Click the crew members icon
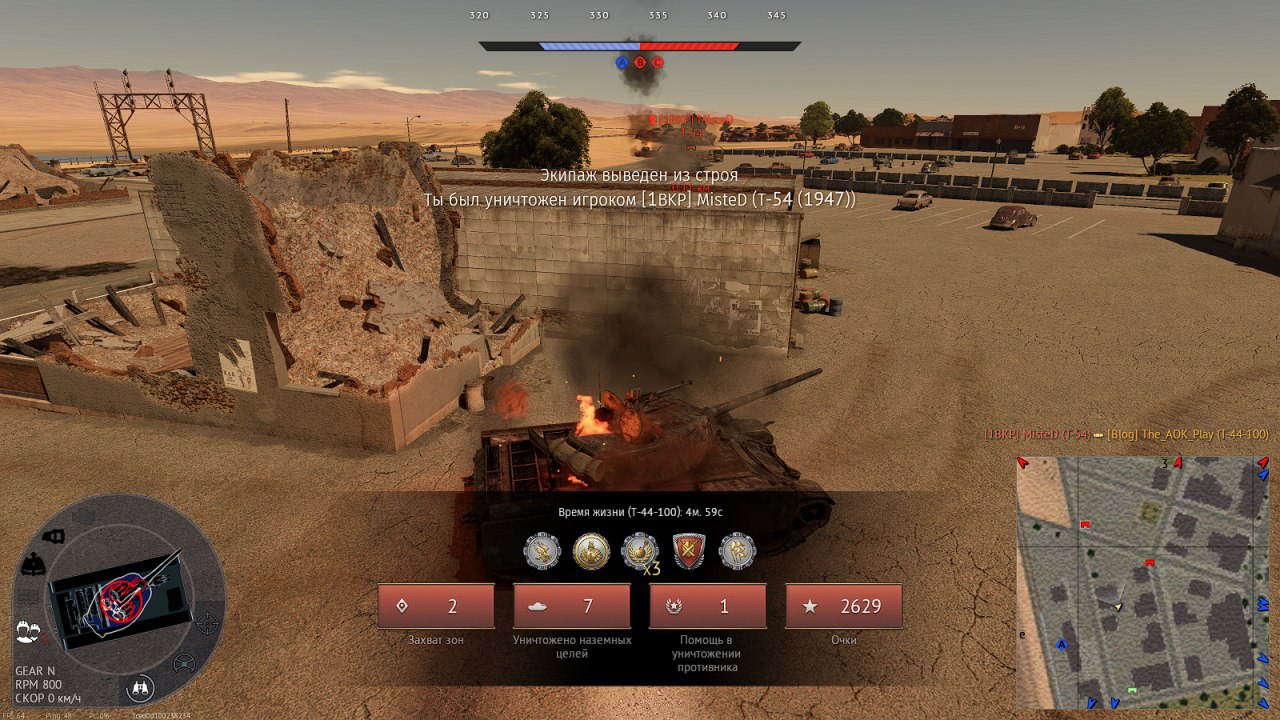 pyautogui.click(x=28, y=632)
